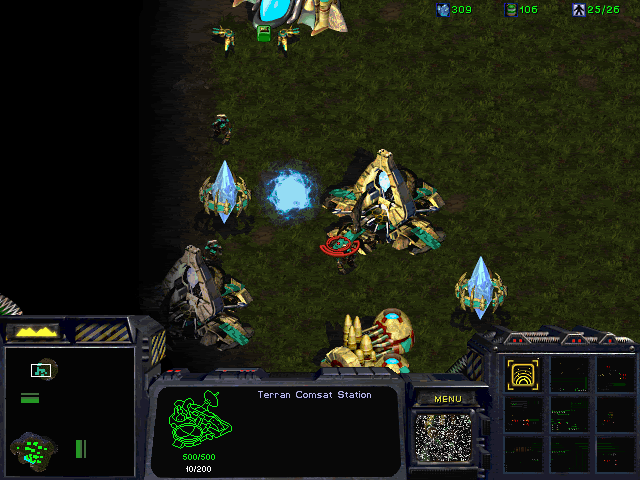This screenshot has width=640, height=480.
Task: Click on the minimap
Action: (x=69, y=411)
